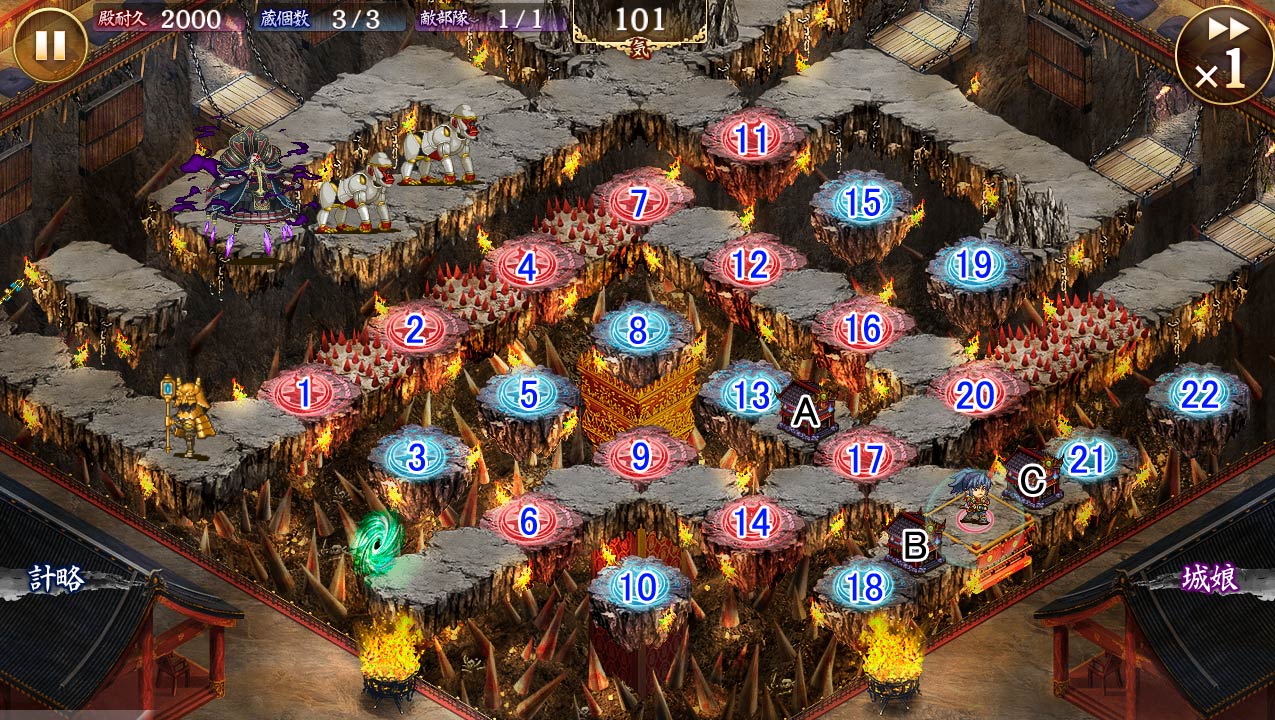Screen dimensions: 1275x720
Task: Choose red deployment tile 20
Action: coord(975,396)
